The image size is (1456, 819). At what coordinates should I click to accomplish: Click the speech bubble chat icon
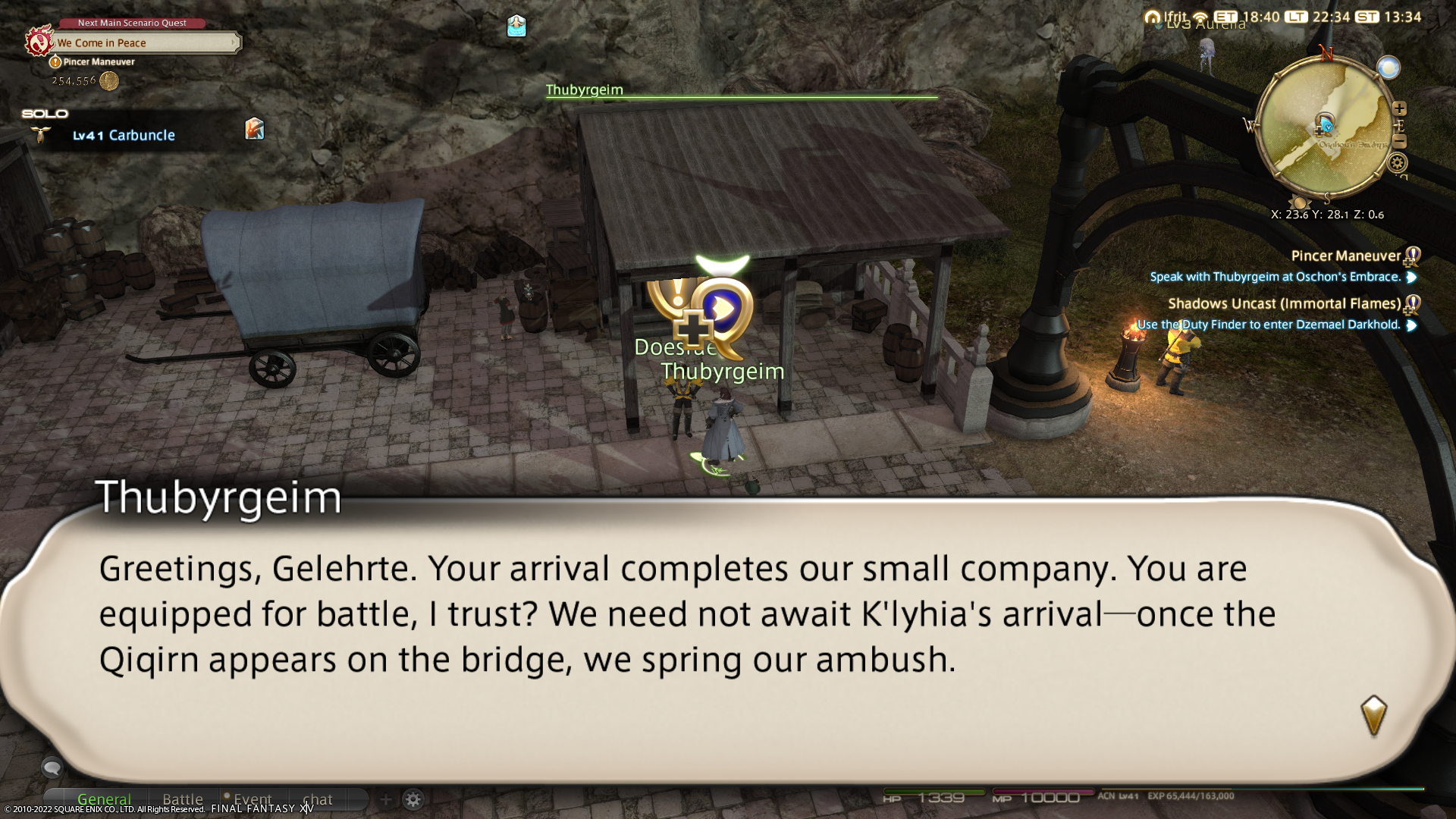click(52, 768)
